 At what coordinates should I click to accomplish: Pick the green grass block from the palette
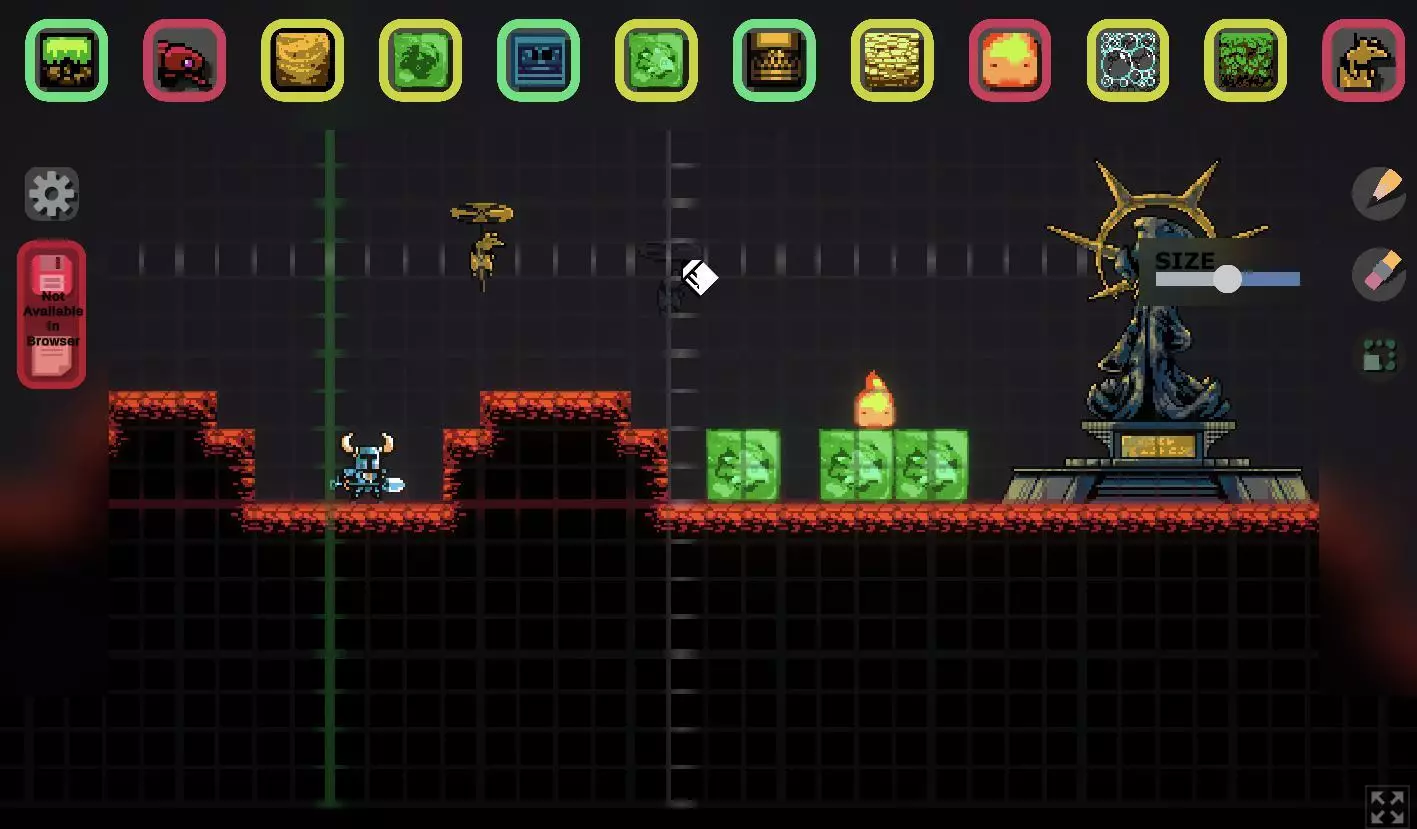tap(66, 60)
